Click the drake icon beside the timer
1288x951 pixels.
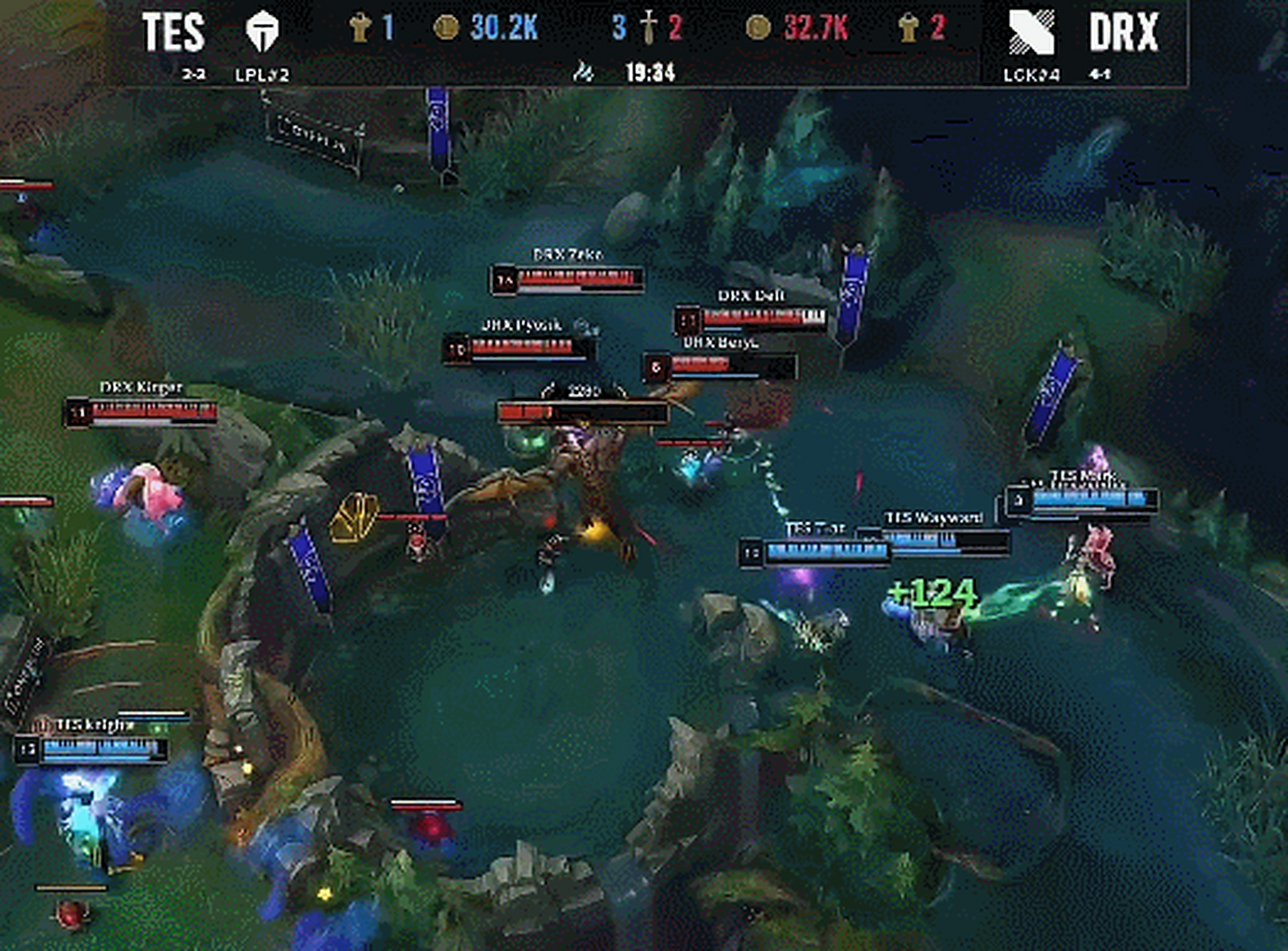584,72
